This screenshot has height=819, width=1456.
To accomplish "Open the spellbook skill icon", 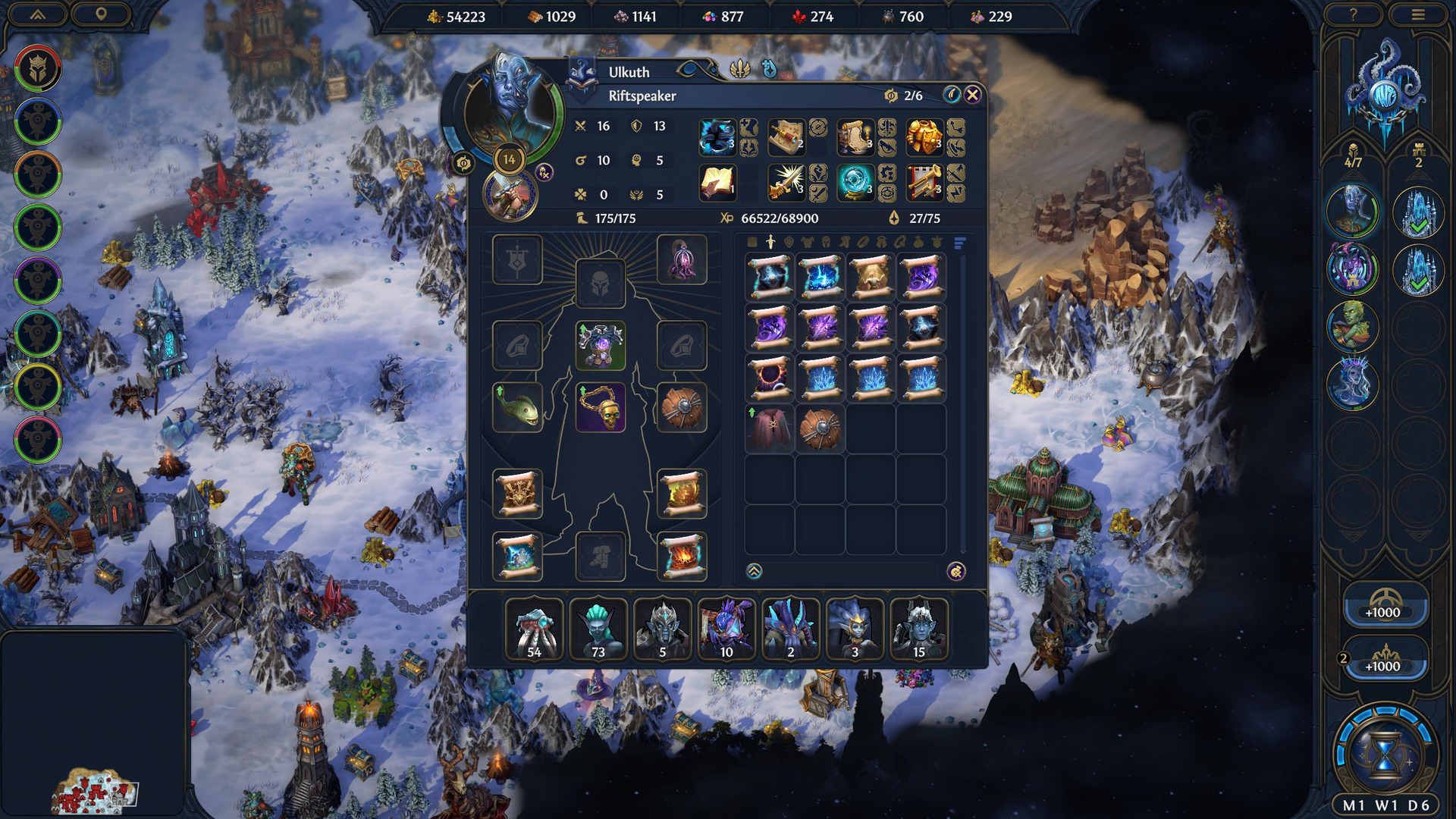I will pos(717,184).
